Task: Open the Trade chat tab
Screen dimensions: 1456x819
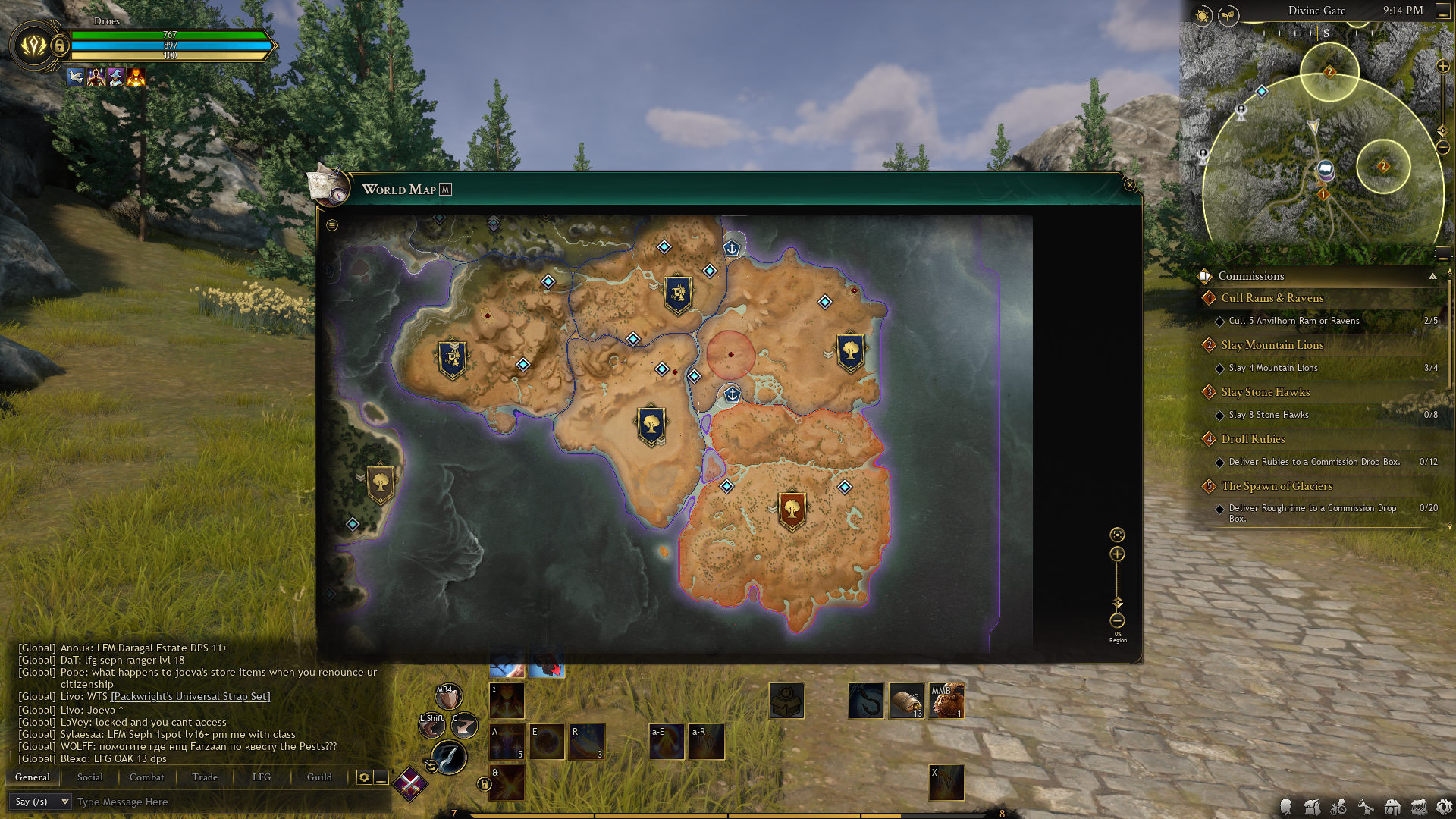Action: coord(205,777)
